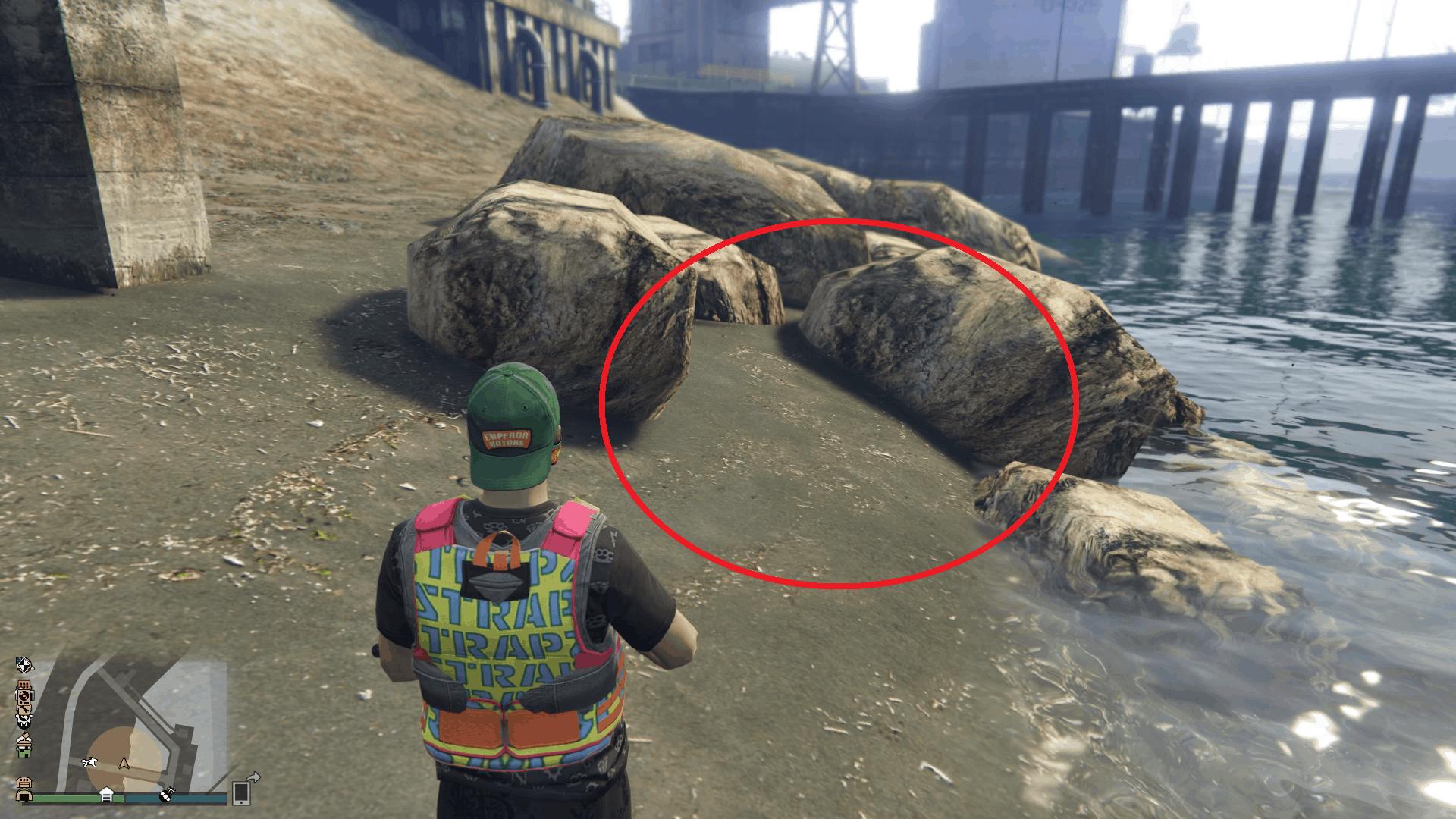The image size is (1456, 819).
Task: Click the wrench mod-shop blip on the left
Action: 23,709
